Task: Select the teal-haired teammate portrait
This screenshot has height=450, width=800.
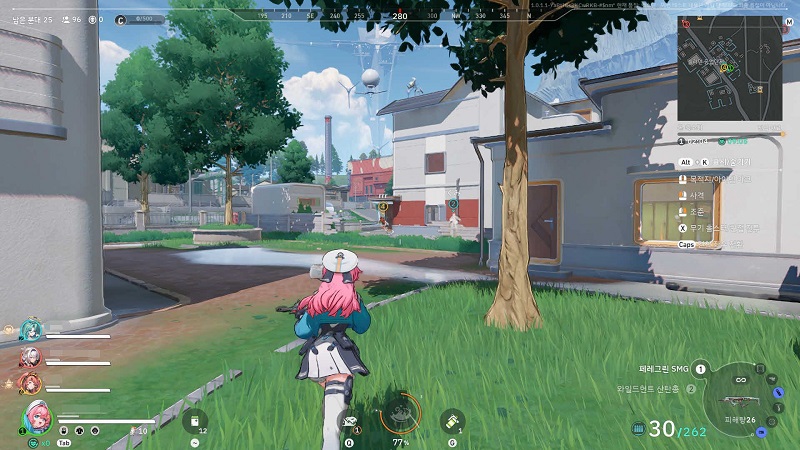Action: 31,331
